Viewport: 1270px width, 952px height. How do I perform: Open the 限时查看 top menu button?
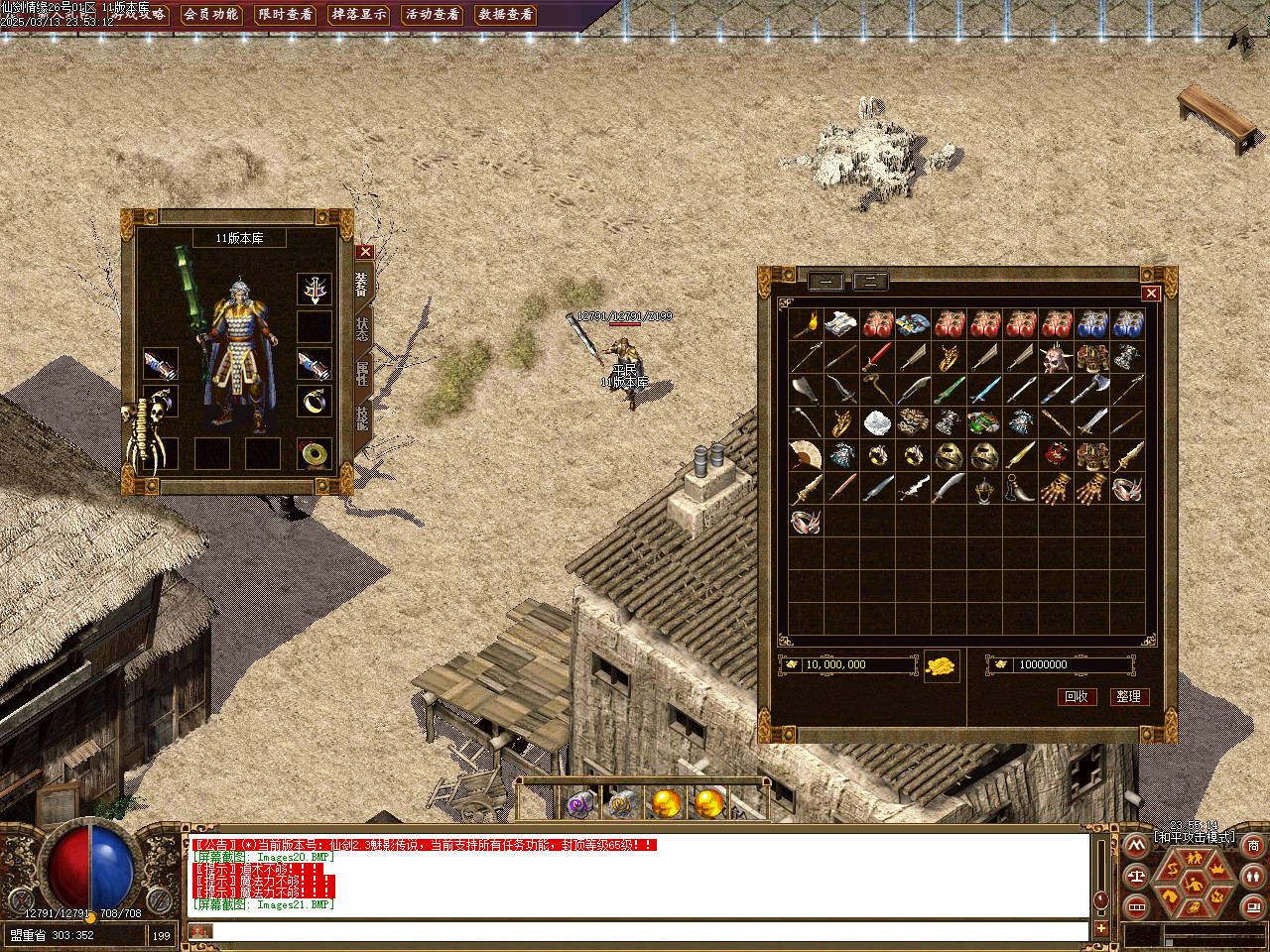pyautogui.click(x=285, y=14)
